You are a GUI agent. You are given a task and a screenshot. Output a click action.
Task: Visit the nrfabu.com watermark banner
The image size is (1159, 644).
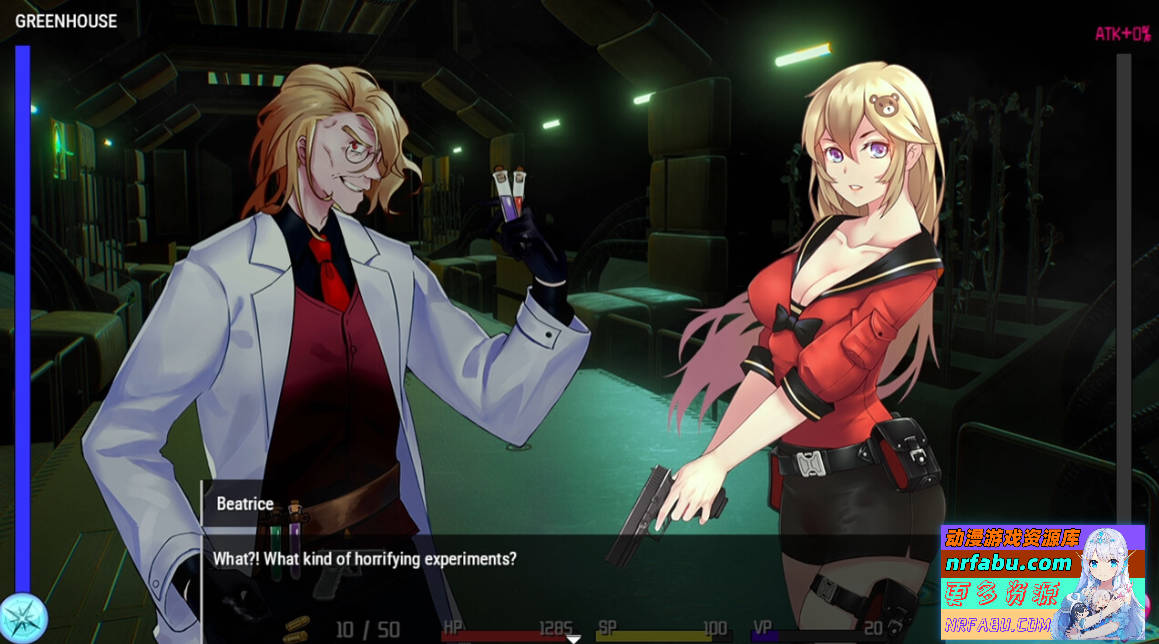[x=1041, y=582]
